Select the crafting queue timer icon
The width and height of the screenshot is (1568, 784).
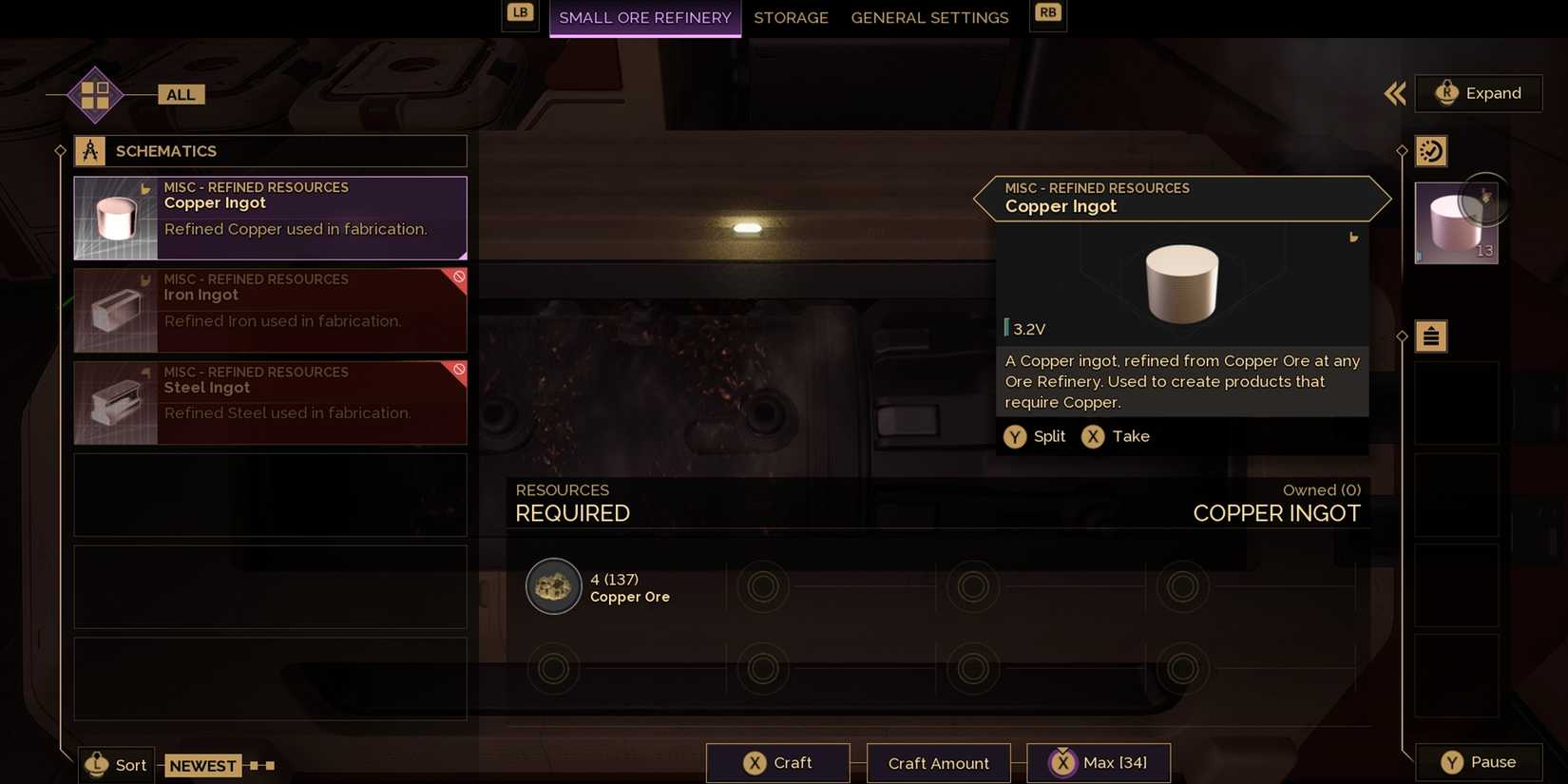(1431, 150)
